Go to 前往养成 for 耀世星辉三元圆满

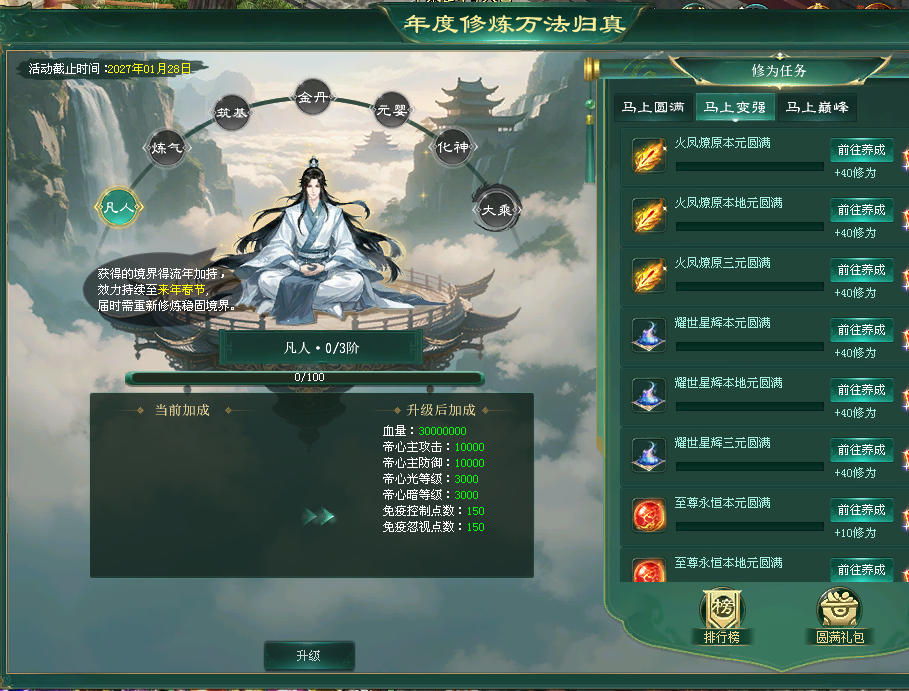coord(861,450)
